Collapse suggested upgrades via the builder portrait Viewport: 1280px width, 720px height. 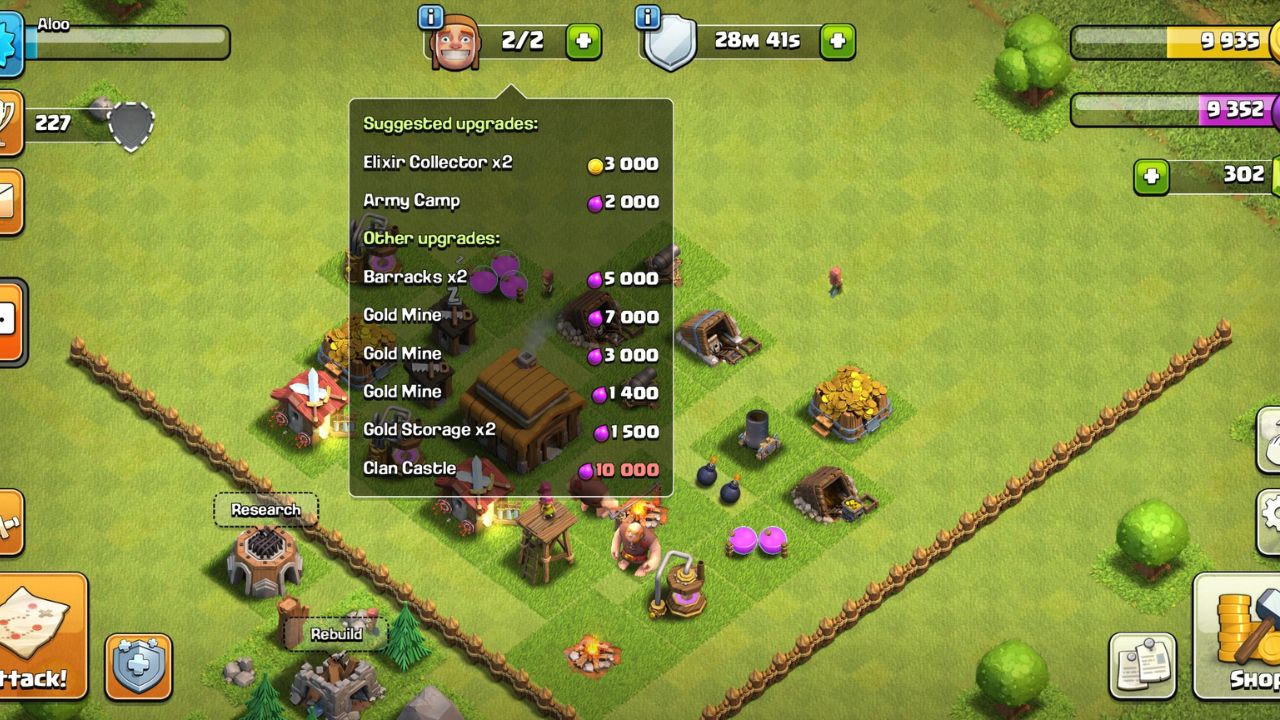point(456,43)
